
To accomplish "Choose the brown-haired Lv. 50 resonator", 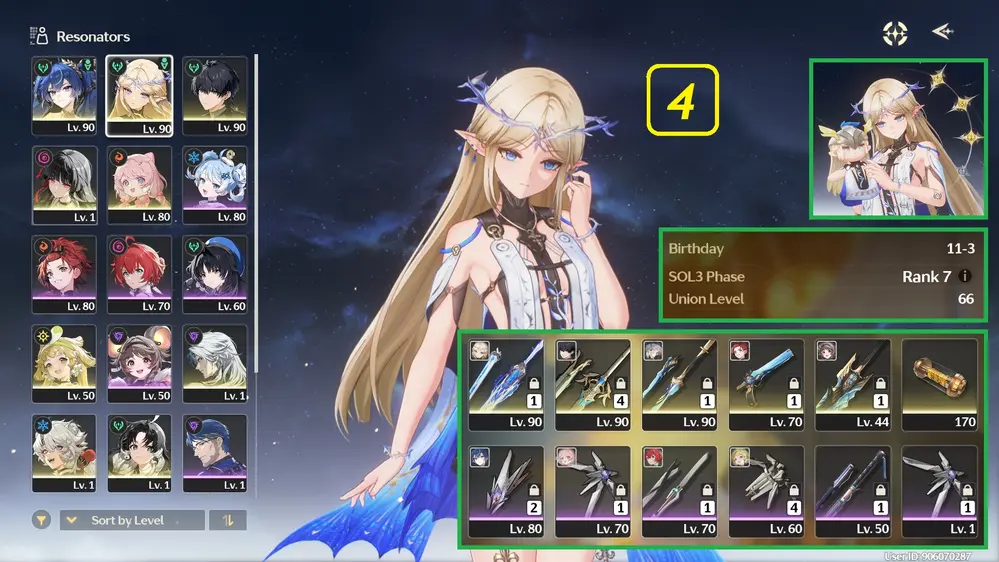I will pyautogui.click(x=139, y=364).
